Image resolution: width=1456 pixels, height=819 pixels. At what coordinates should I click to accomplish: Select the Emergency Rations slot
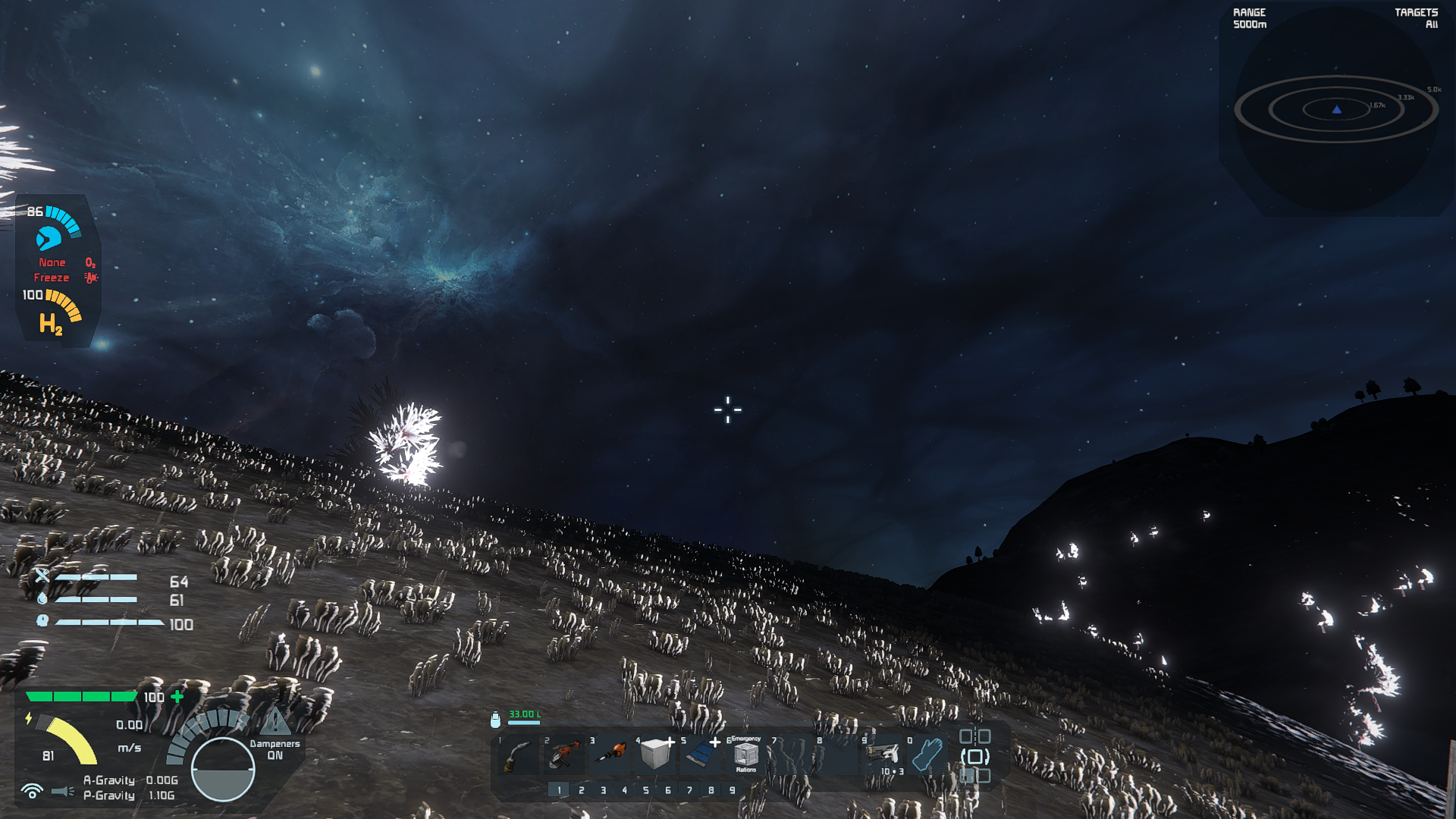(x=746, y=755)
